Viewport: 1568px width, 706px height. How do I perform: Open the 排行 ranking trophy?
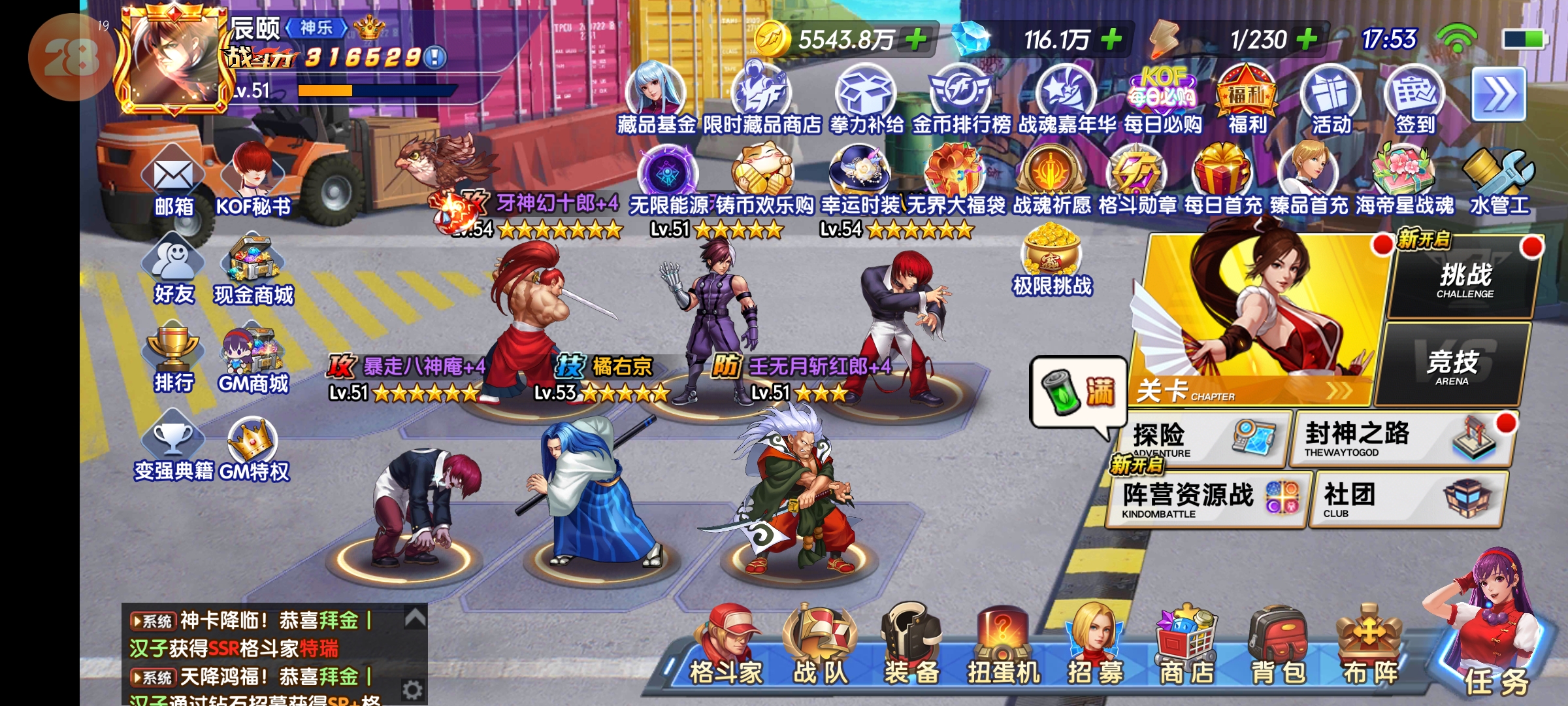173,358
